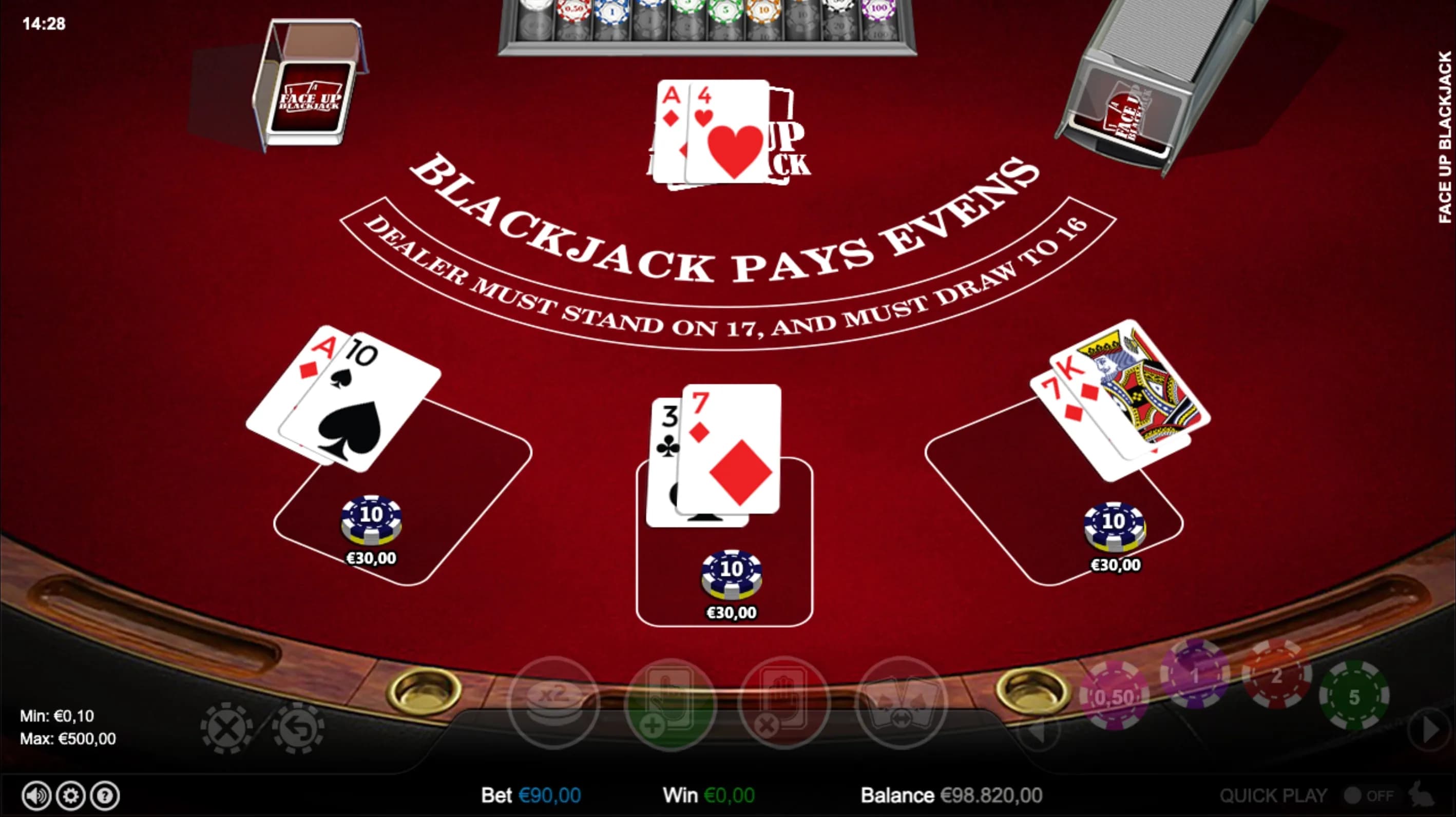This screenshot has height=817, width=1456.
Task: Undo the last bet with the arrow chip button
Action: (x=298, y=728)
